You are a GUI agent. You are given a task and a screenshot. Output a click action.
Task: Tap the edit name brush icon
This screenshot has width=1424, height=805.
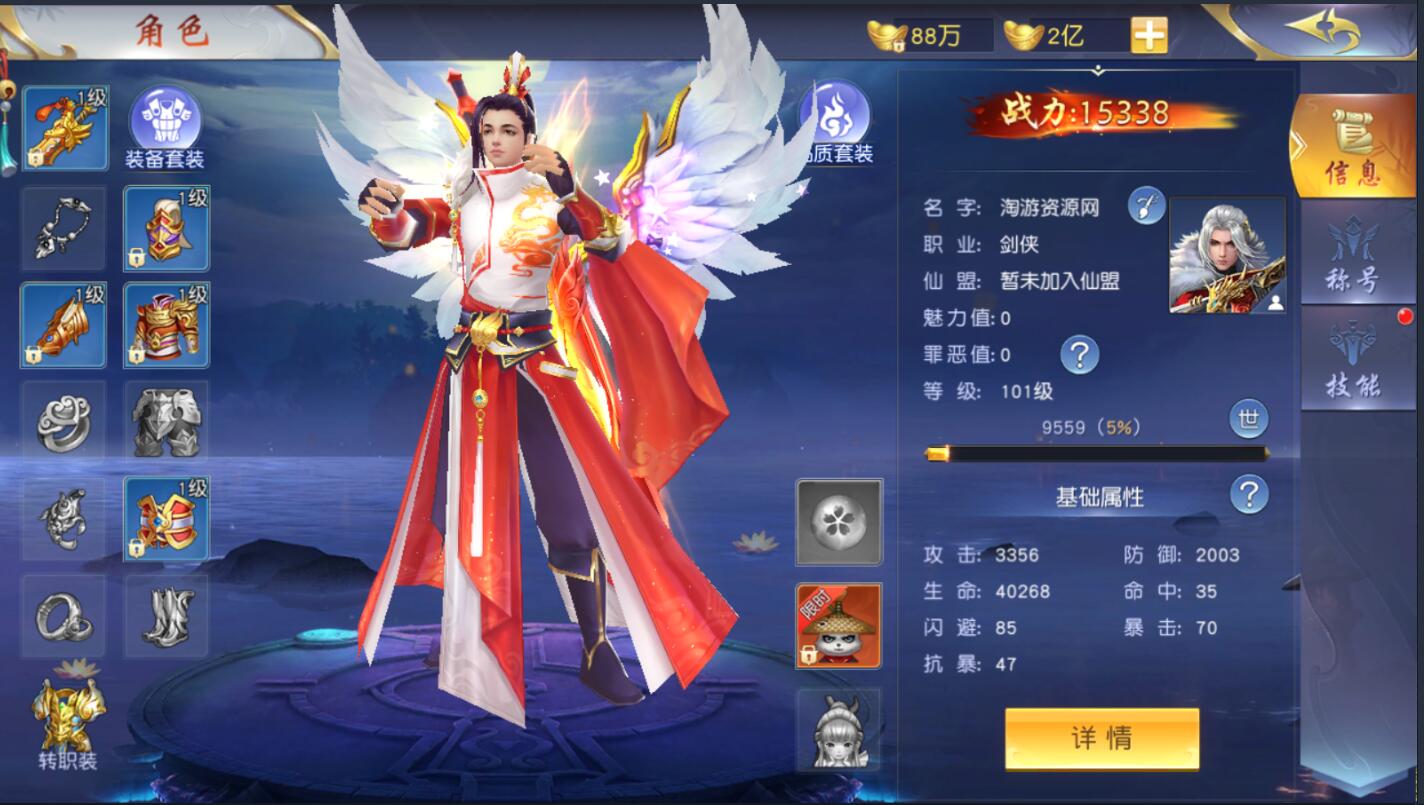click(x=1146, y=206)
